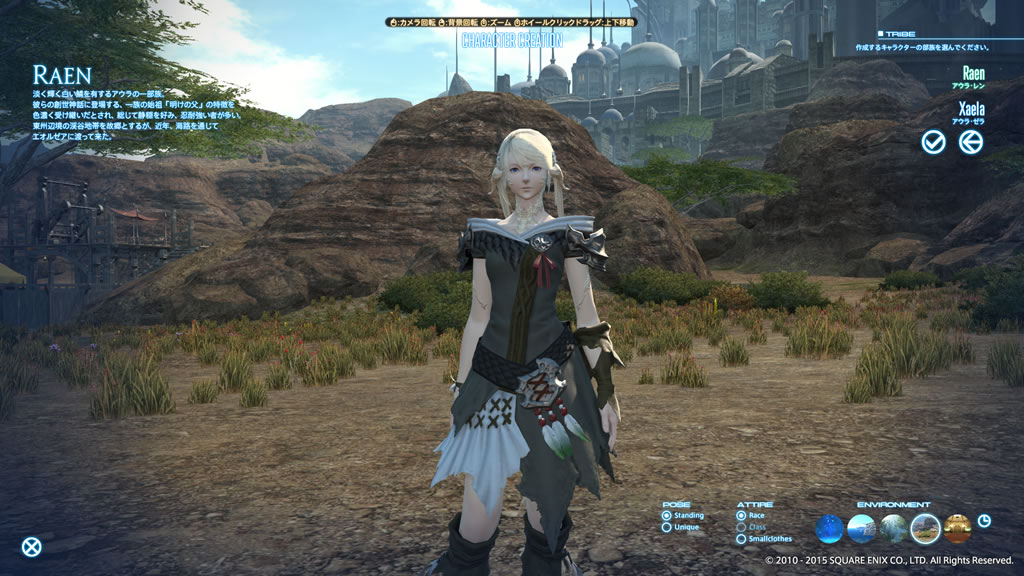
Task: Pick the golden interior environment
Action: click(957, 528)
